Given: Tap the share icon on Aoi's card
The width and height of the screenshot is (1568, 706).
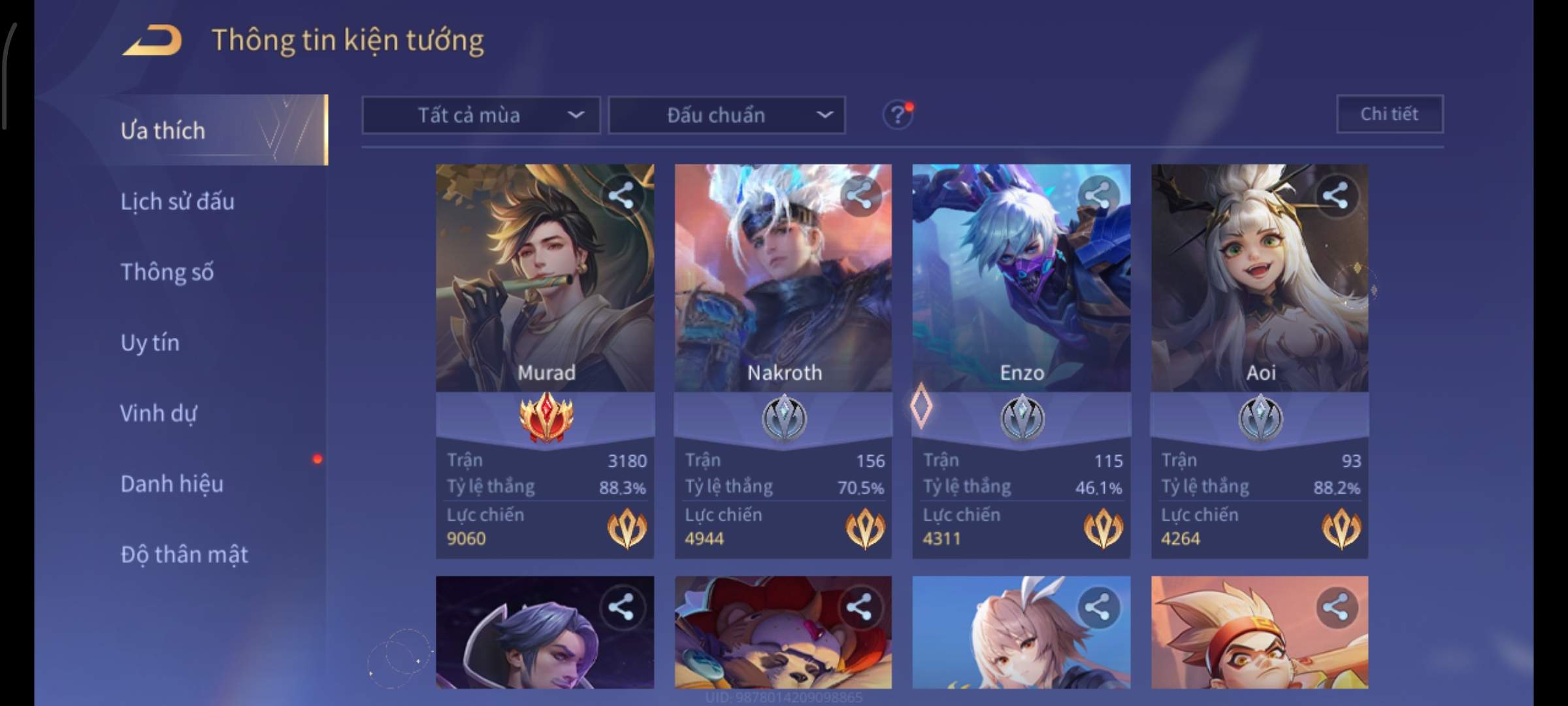Looking at the screenshot, I should click(1335, 195).
